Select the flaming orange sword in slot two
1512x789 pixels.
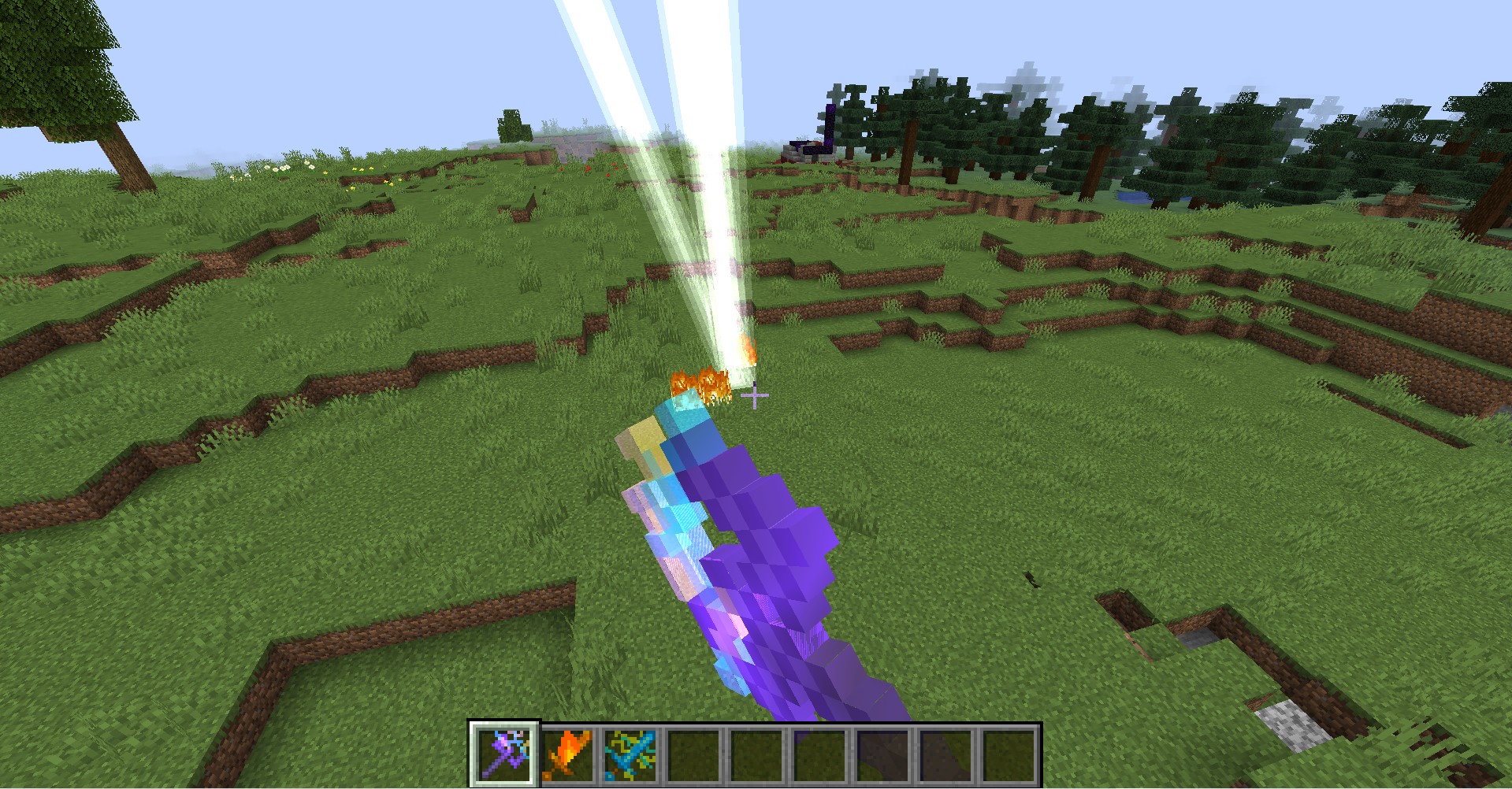click(x=569, y=754)
